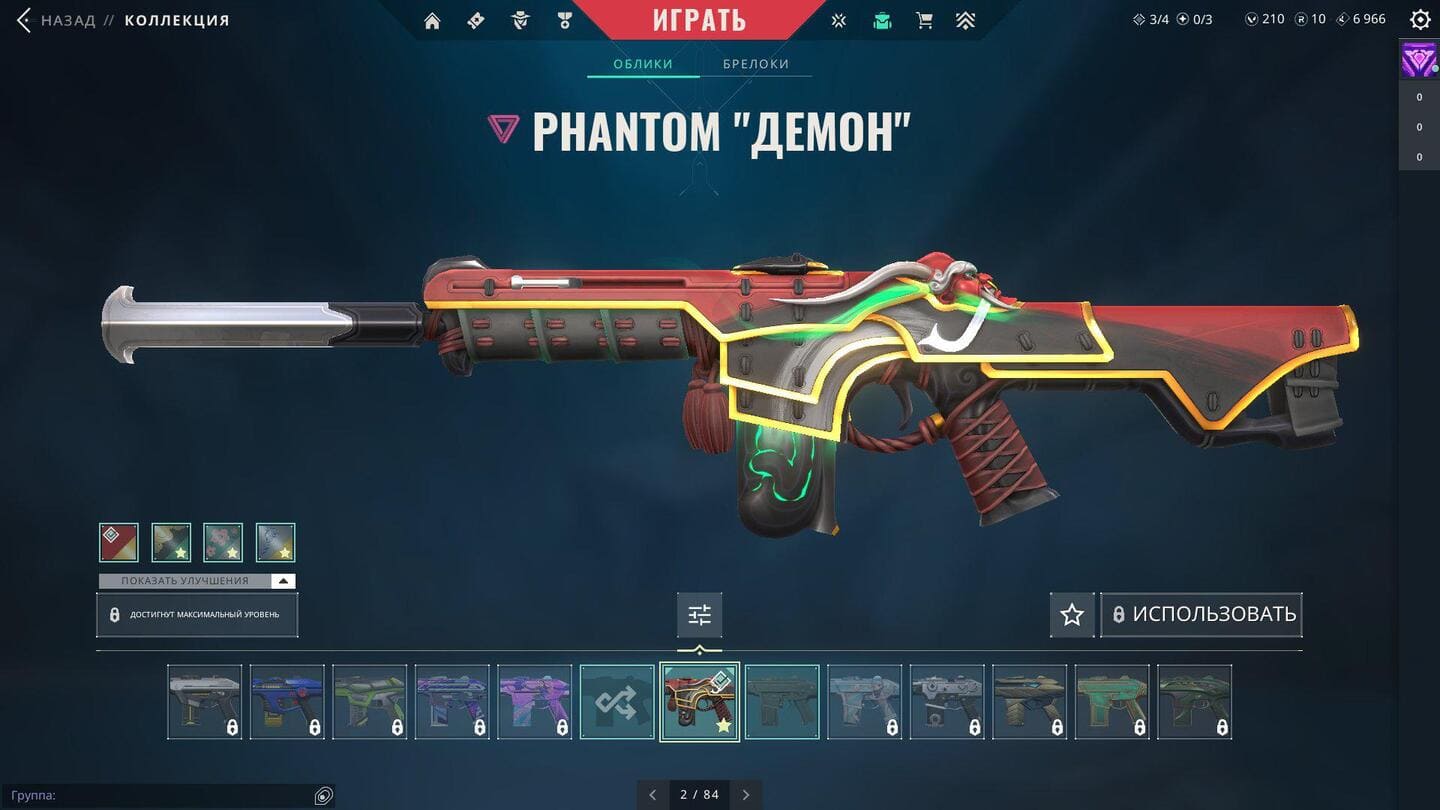Select the ОБЛИКИ tab

[642, 64]
